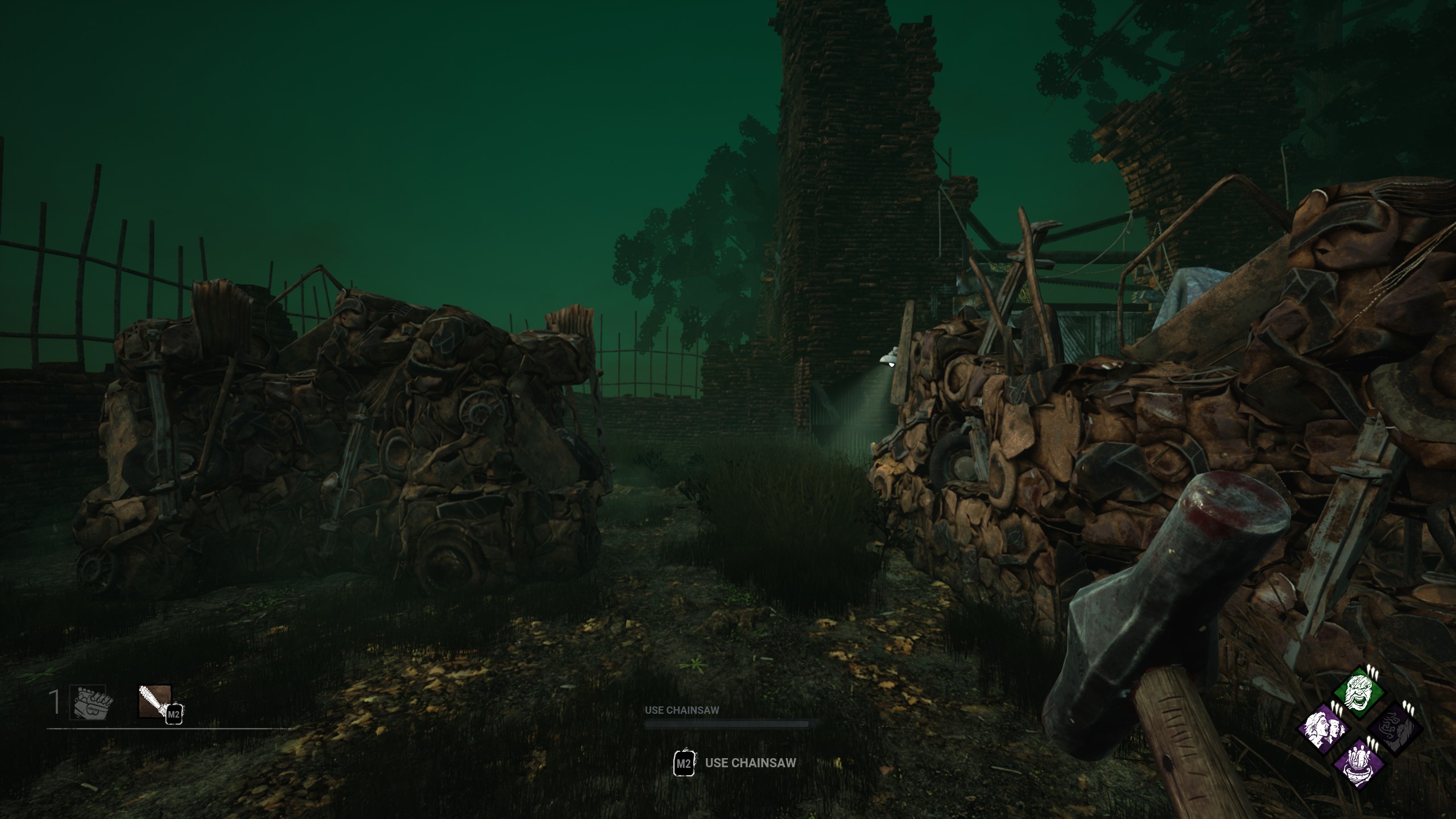This screenshot has height=819, width=1456.
Task: Select the chainsaw power icon
Action: tap(155, 701)
